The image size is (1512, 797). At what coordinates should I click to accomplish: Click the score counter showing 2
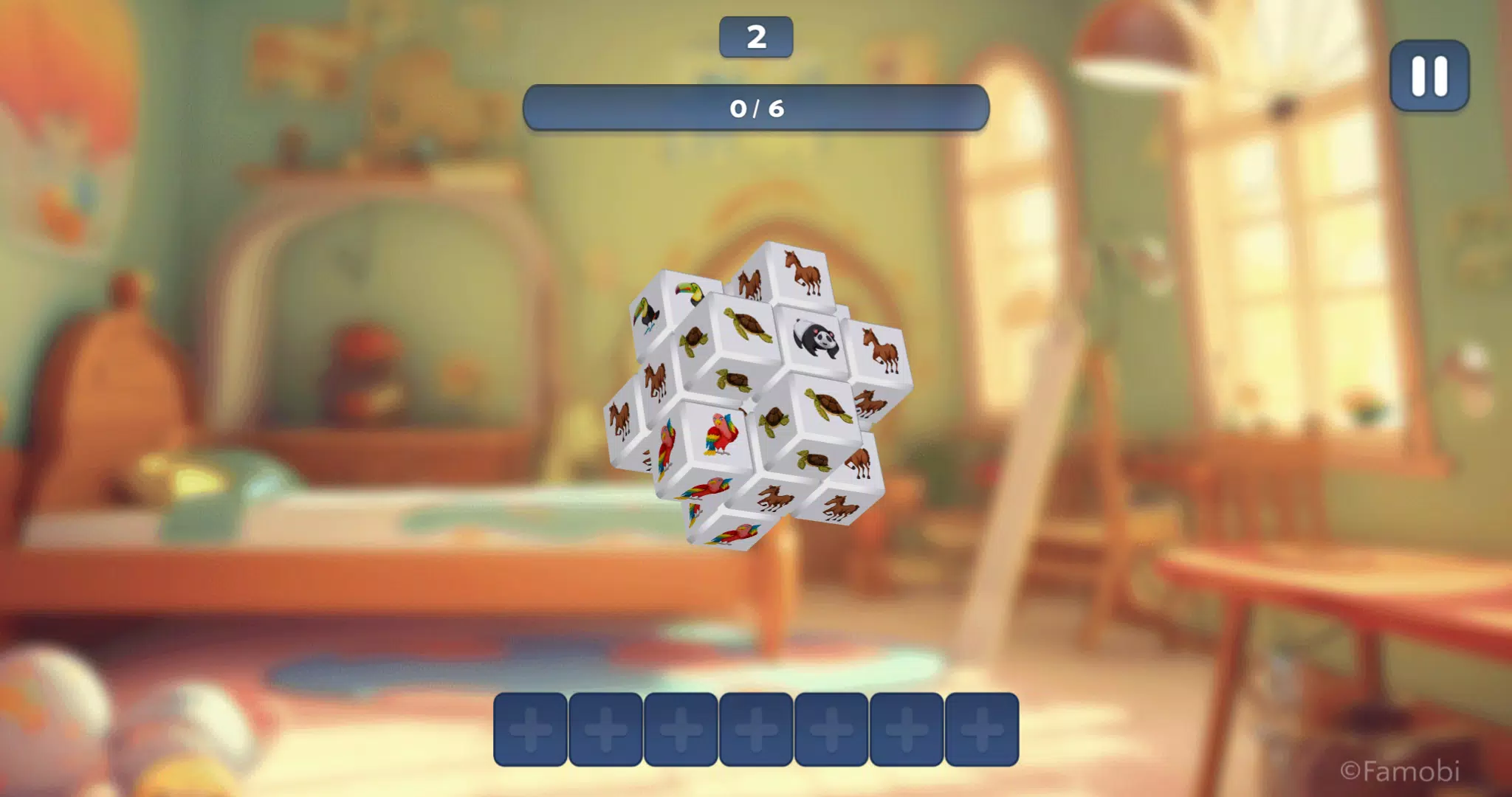(756, 36)
